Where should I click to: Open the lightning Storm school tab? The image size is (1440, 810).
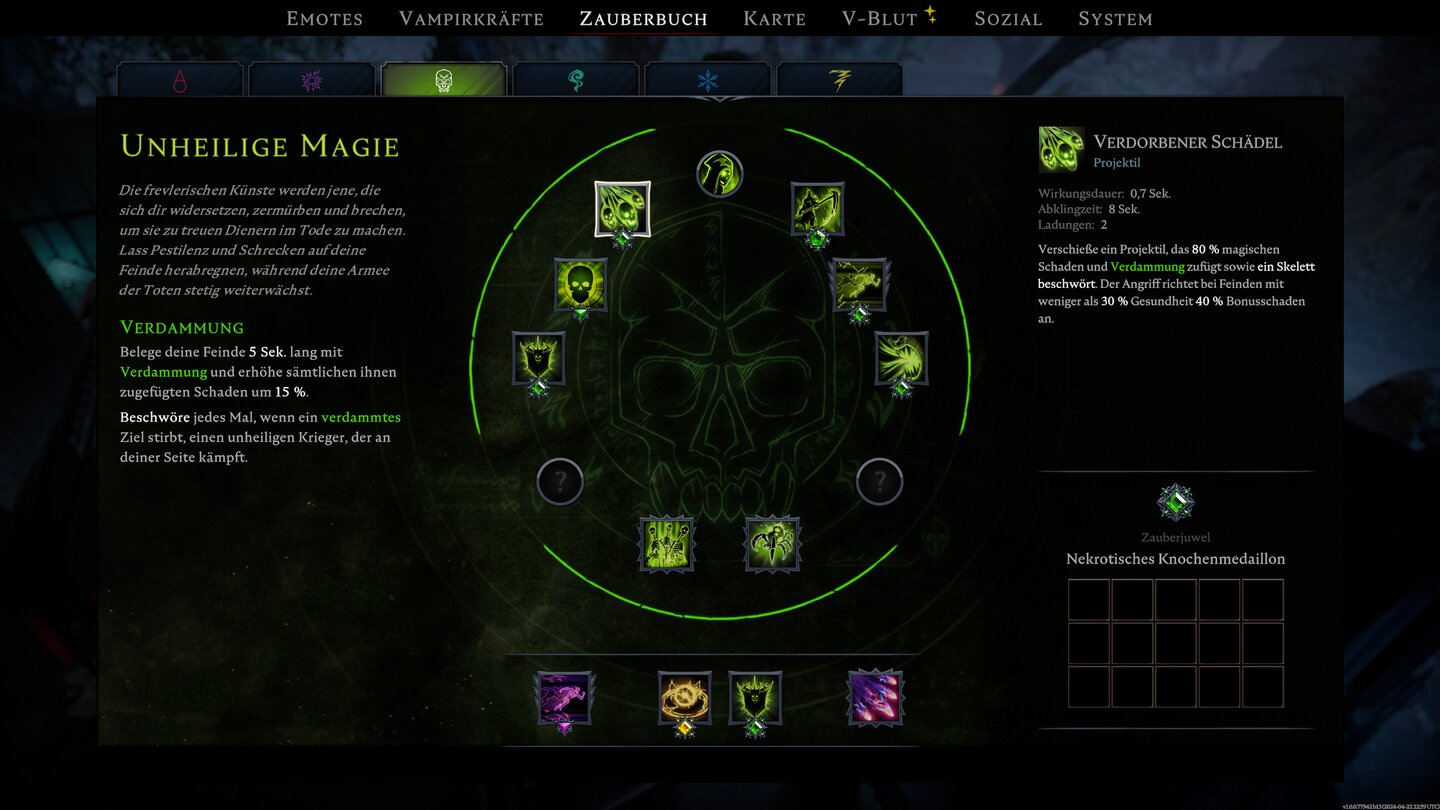pos(842,80)
